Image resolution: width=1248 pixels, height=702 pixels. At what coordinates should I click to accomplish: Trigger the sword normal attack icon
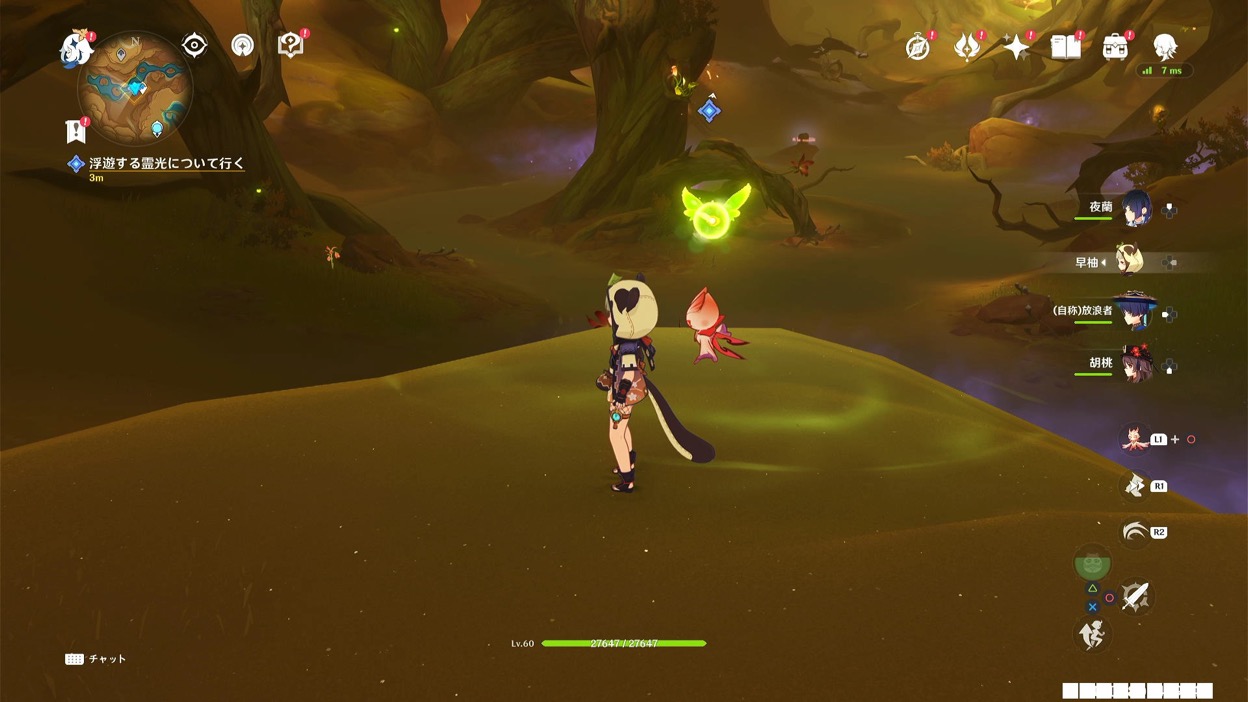(1135, 597)
